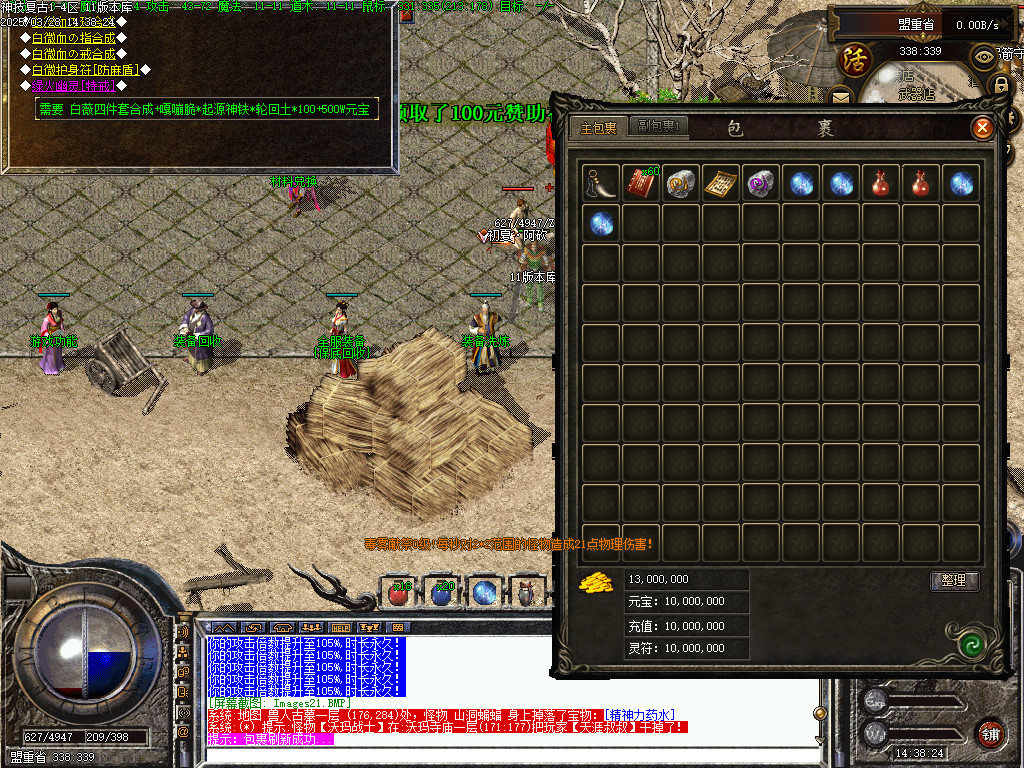Open the 铺 shop button
Screen dimensions: 1024x768
(990, 731)
